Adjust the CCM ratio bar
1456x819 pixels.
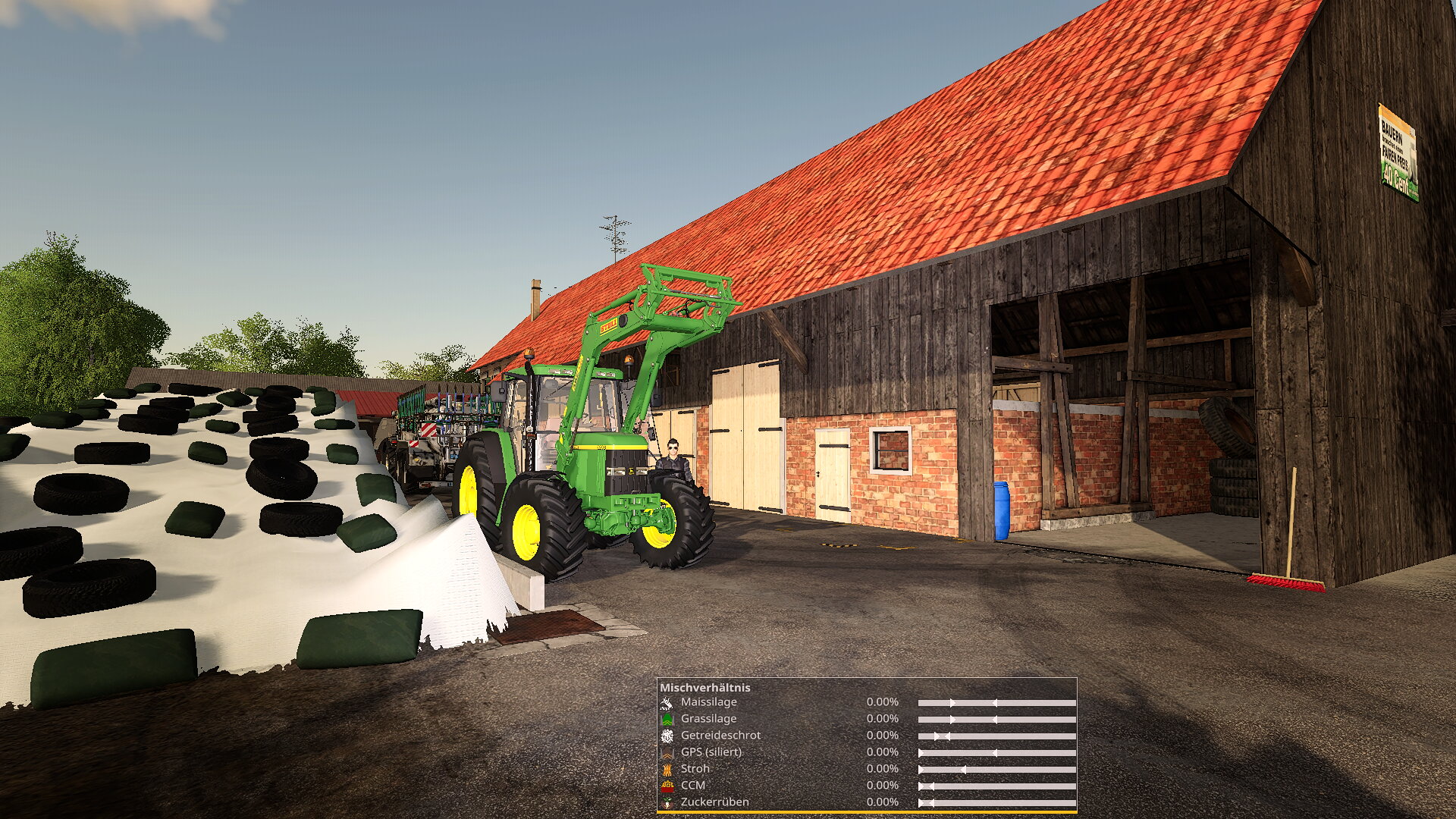coord(996,786)
